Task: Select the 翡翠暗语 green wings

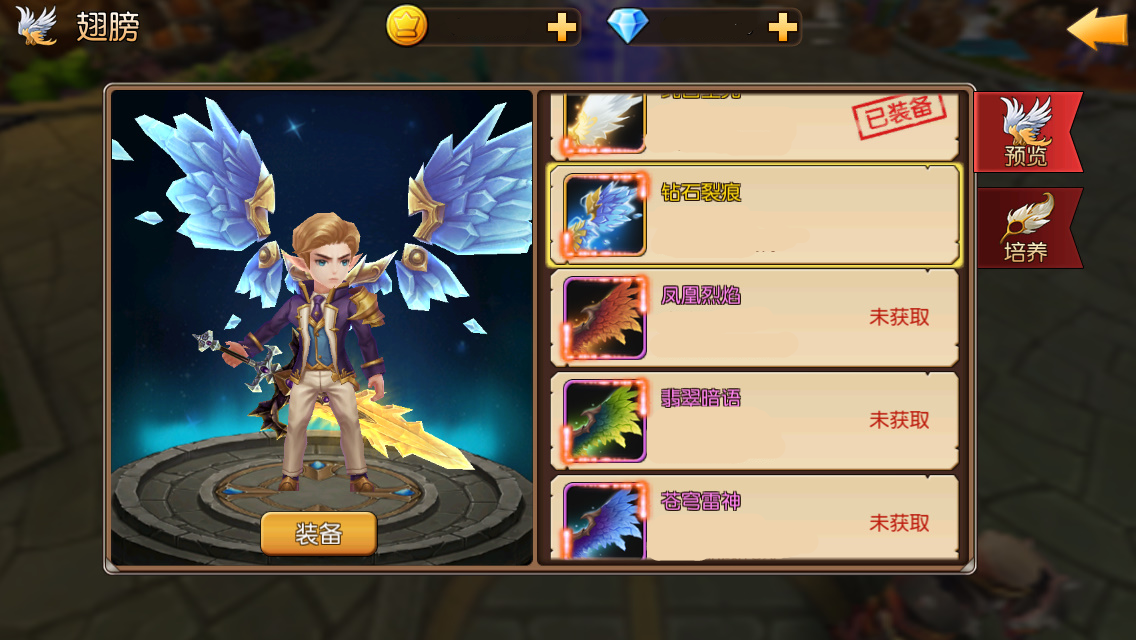Action: [x=755, y=420]
